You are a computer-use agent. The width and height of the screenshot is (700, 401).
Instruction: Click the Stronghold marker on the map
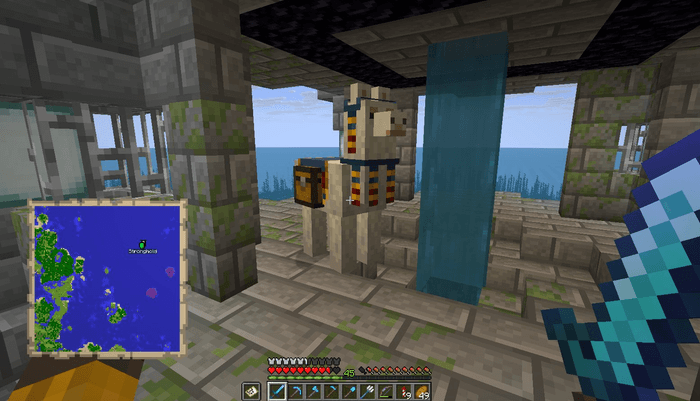pyautogui.click(x=142, y=244)
